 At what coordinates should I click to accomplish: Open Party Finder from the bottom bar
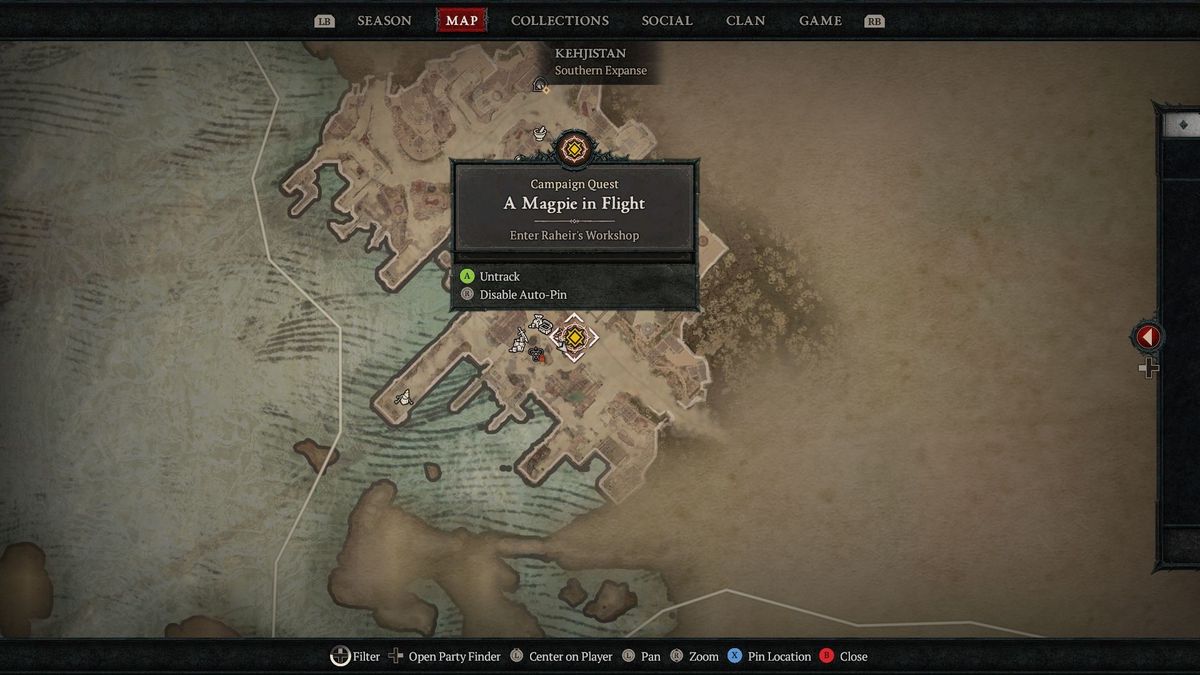[x=454, y=657]
